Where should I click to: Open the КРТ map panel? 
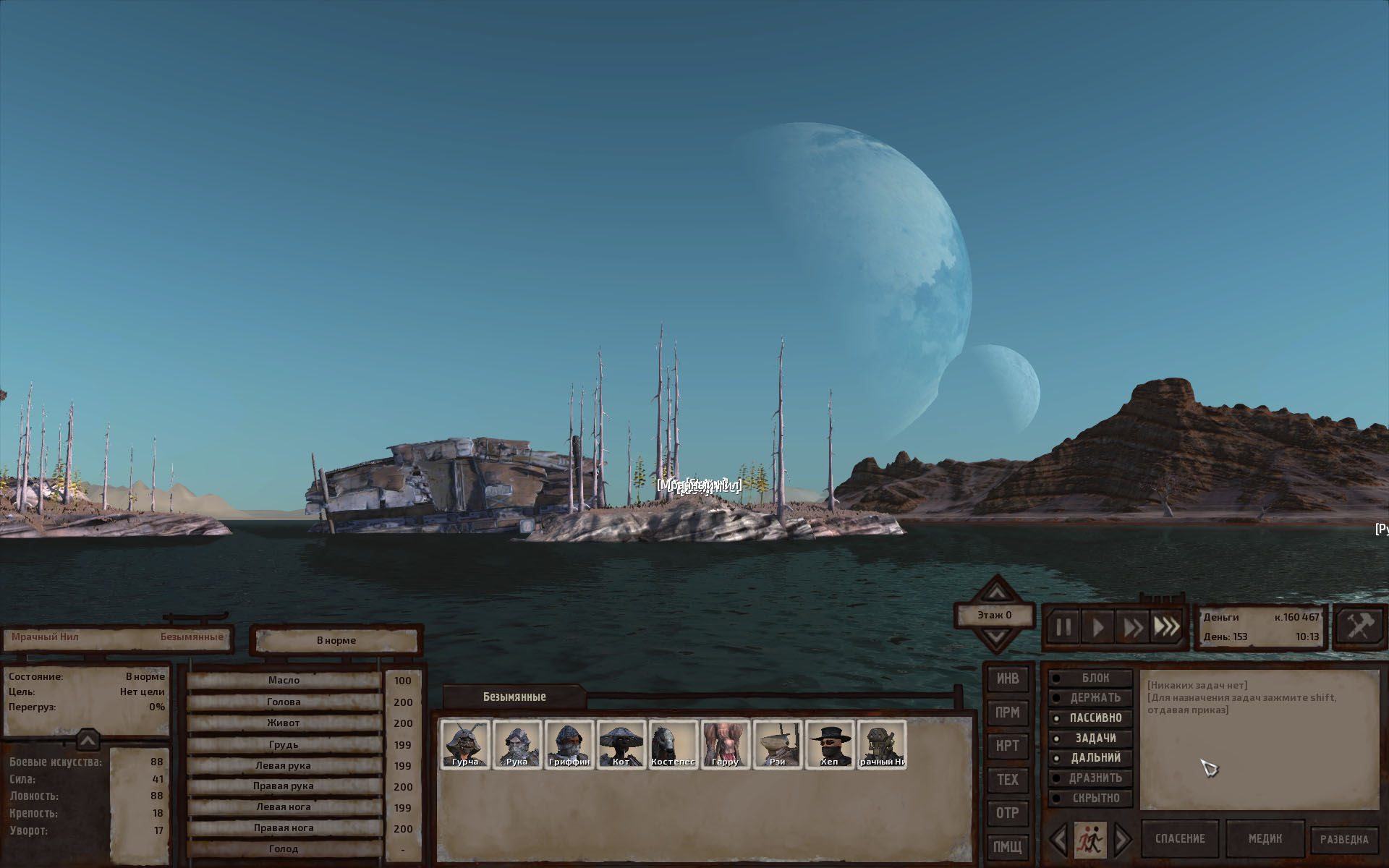1008,746
